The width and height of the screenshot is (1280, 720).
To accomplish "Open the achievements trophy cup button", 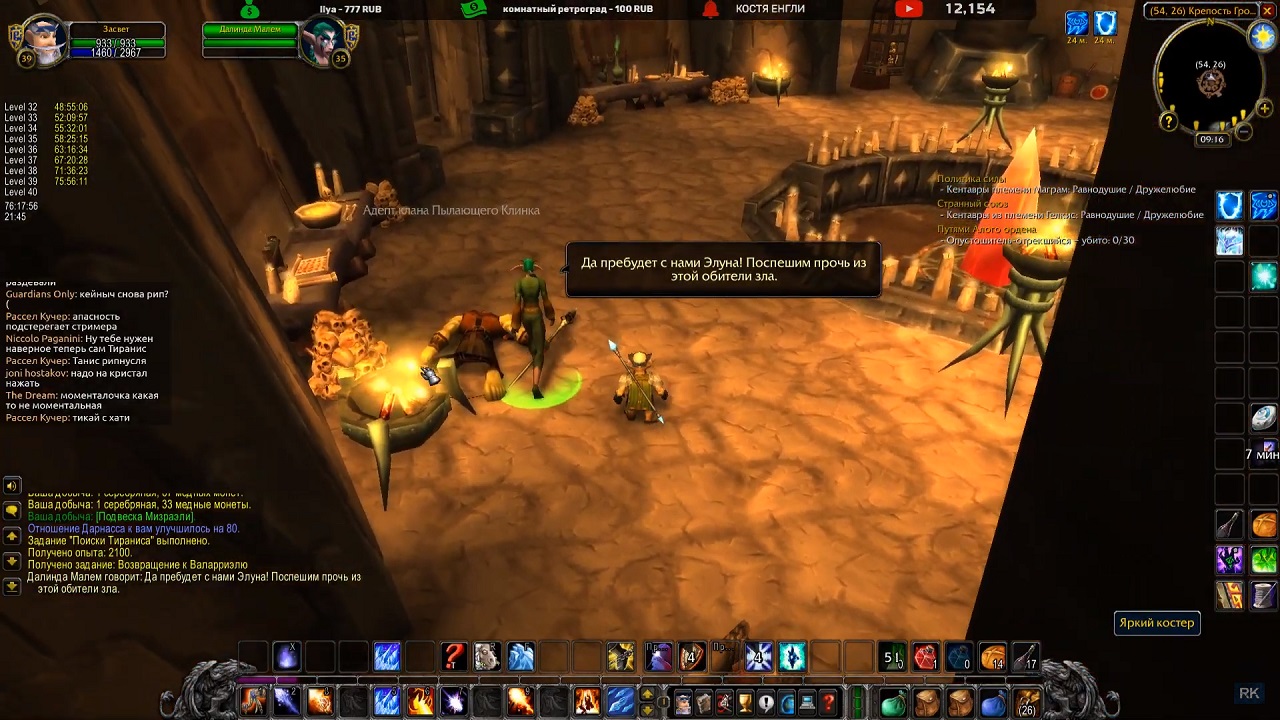I will pos(745,703).
